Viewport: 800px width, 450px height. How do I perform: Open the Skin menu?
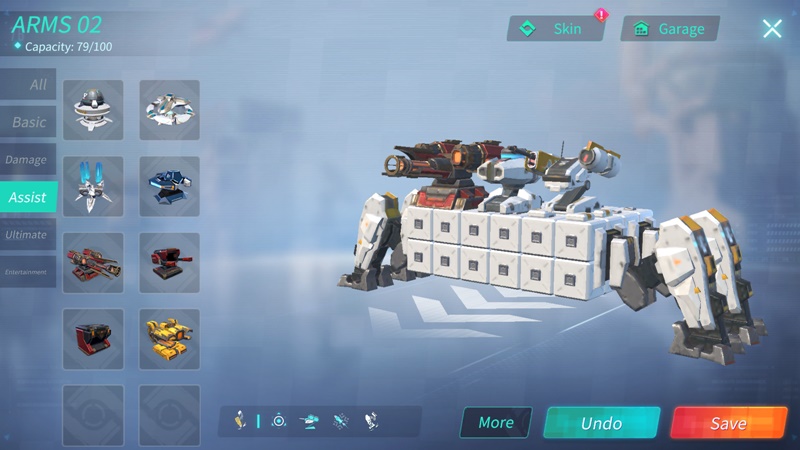pos(556,29)
